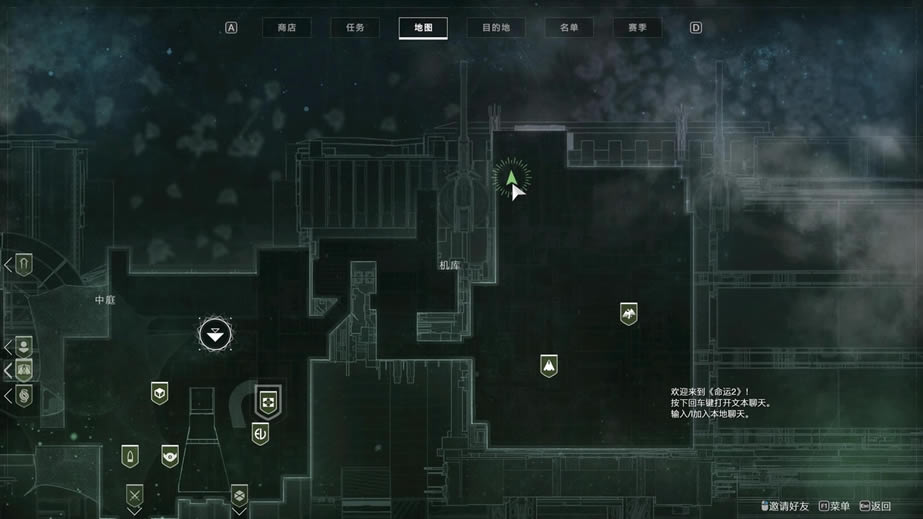Select the spiral S icon on left edge
The height and width of the screenshot is (519, 923).
pyautogui.click(x=24, y=396)
